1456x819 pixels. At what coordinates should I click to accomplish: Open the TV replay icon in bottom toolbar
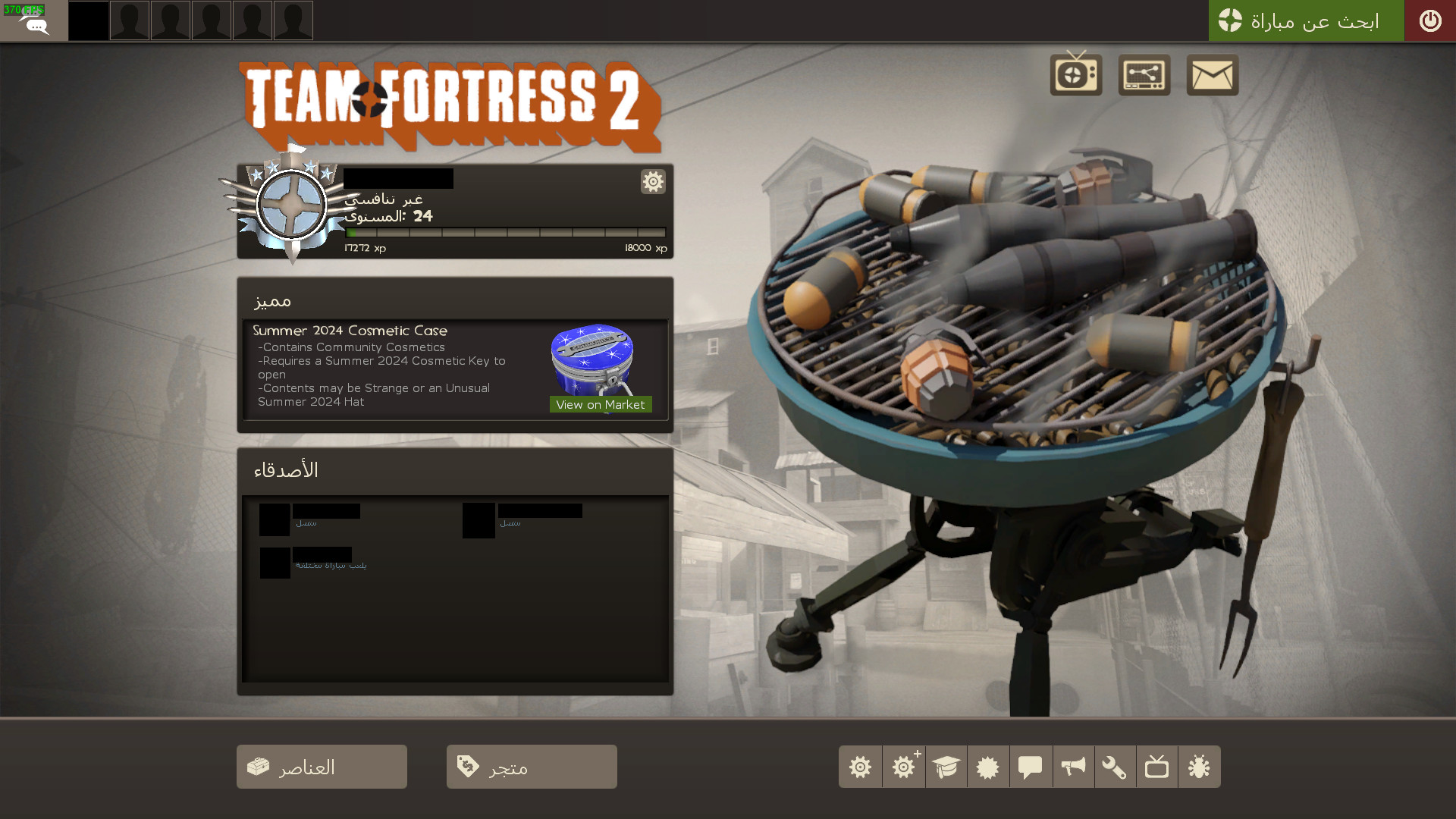[x=1156, y=767]
